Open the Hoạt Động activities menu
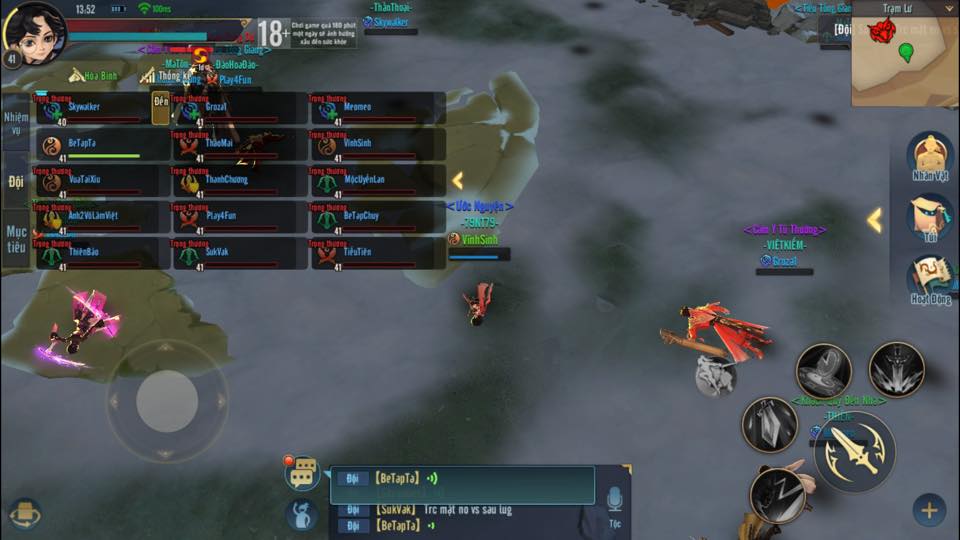 930,279
